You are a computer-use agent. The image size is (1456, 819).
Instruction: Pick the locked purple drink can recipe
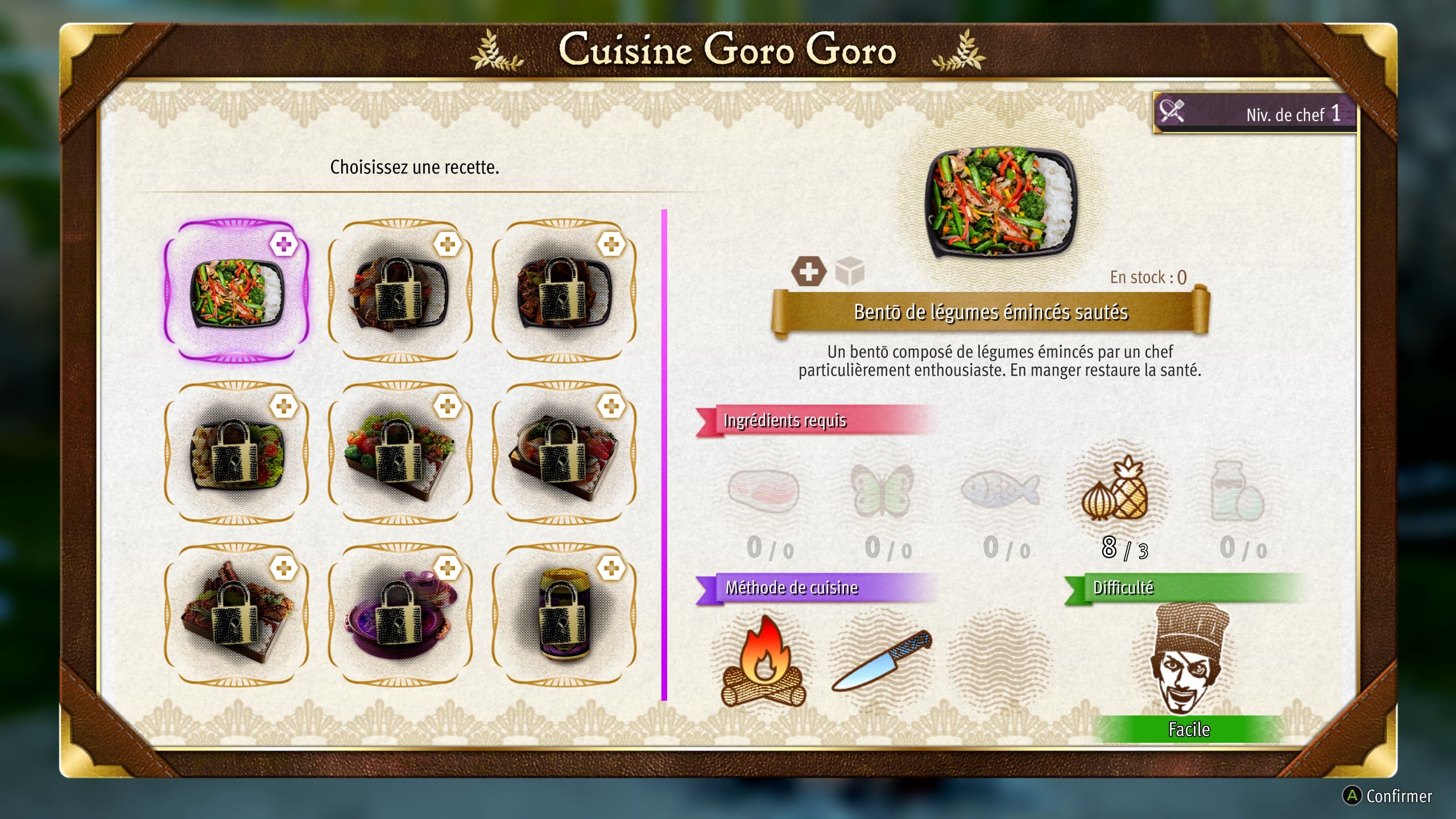tap(564, 615)
